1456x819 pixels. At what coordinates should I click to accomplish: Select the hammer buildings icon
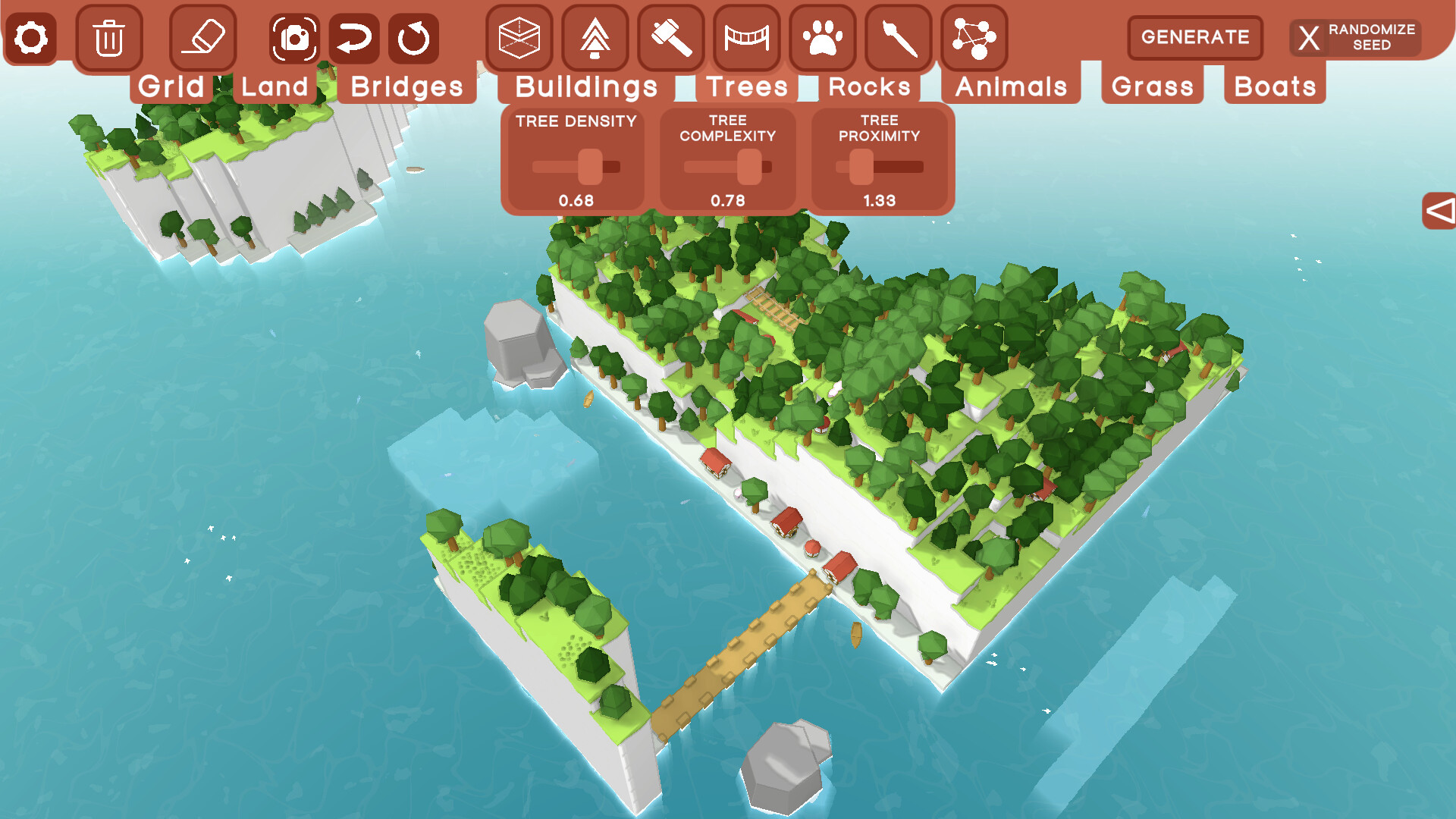pyautogui.click(x=672, y=37)
